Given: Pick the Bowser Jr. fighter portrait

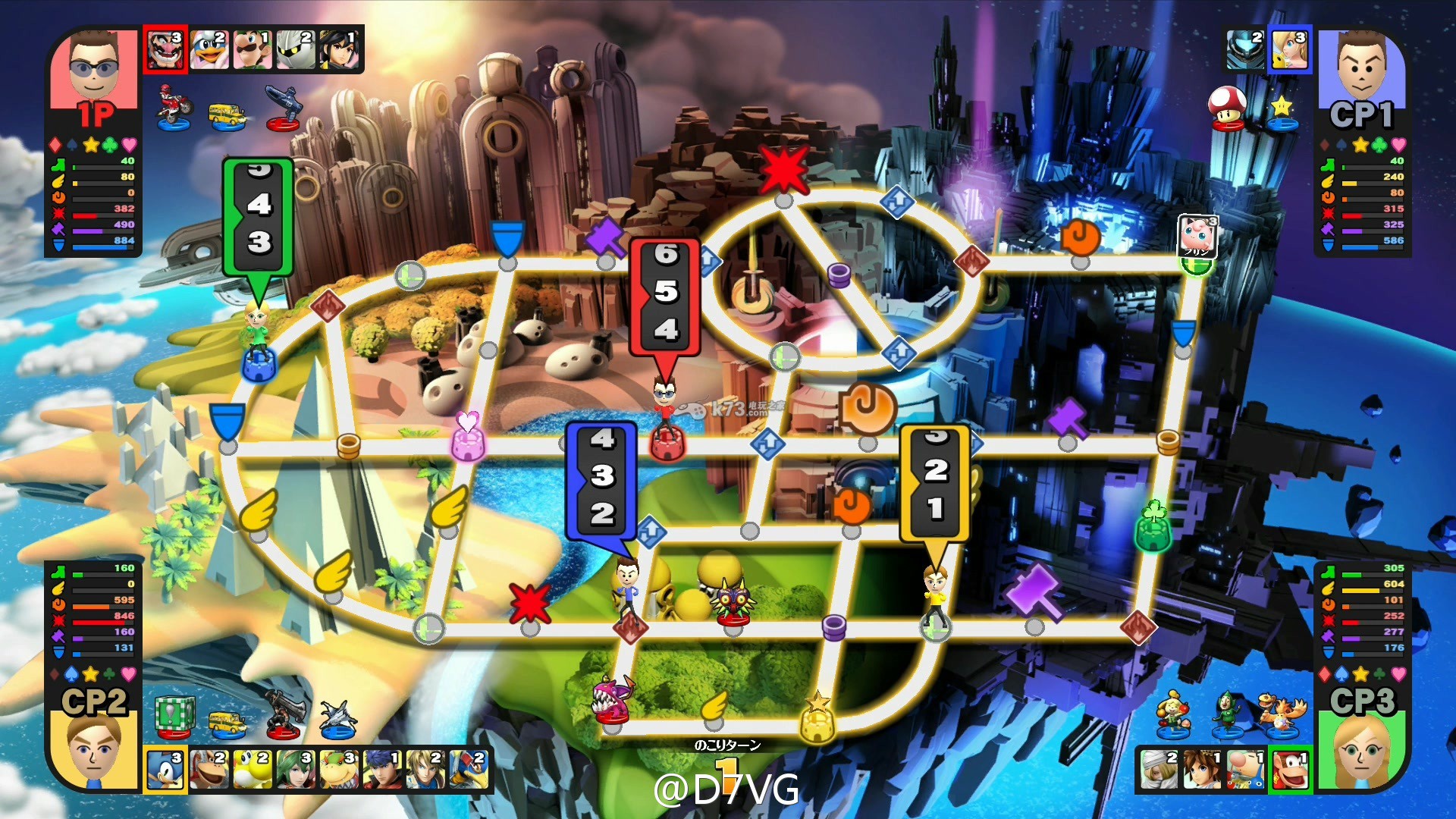Looking at the screenshot, I should pos(339,769).
